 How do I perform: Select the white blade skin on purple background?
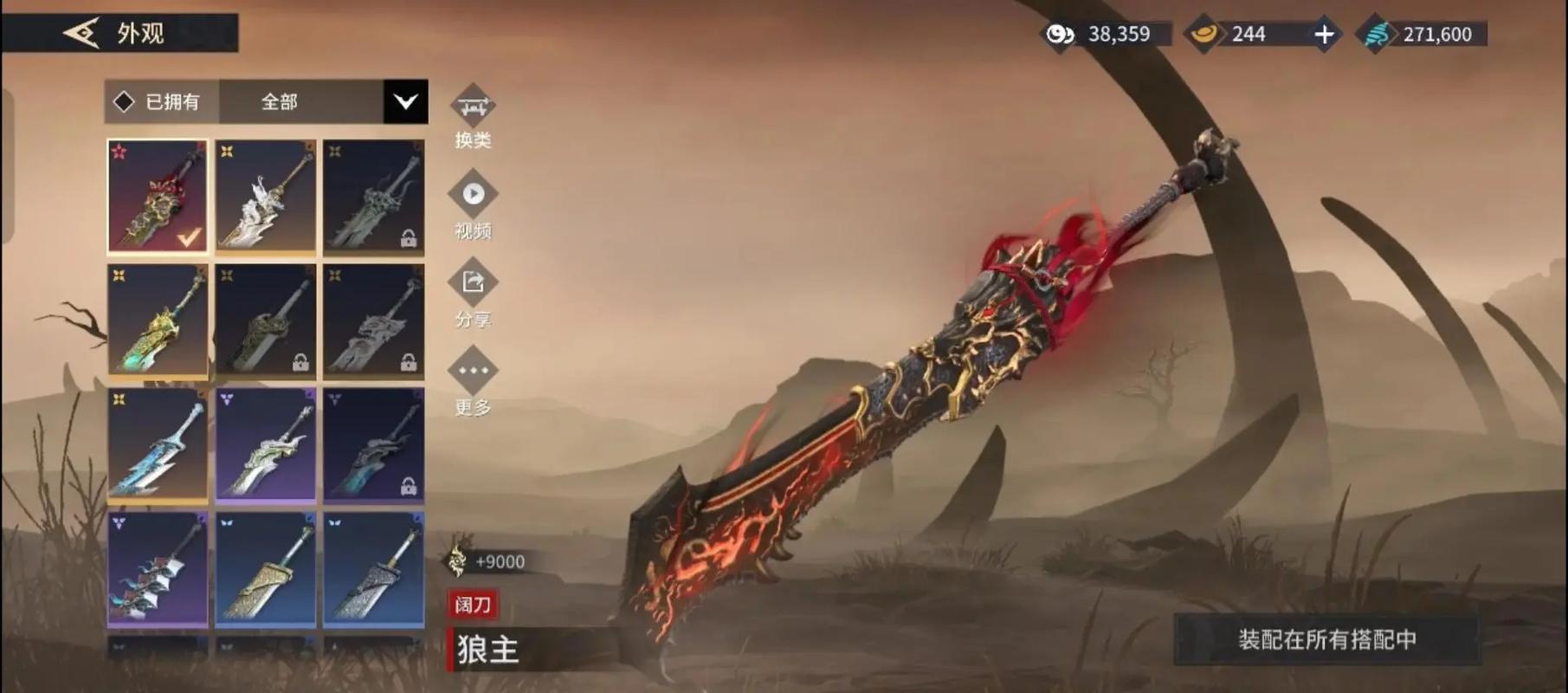coord(266,444)
